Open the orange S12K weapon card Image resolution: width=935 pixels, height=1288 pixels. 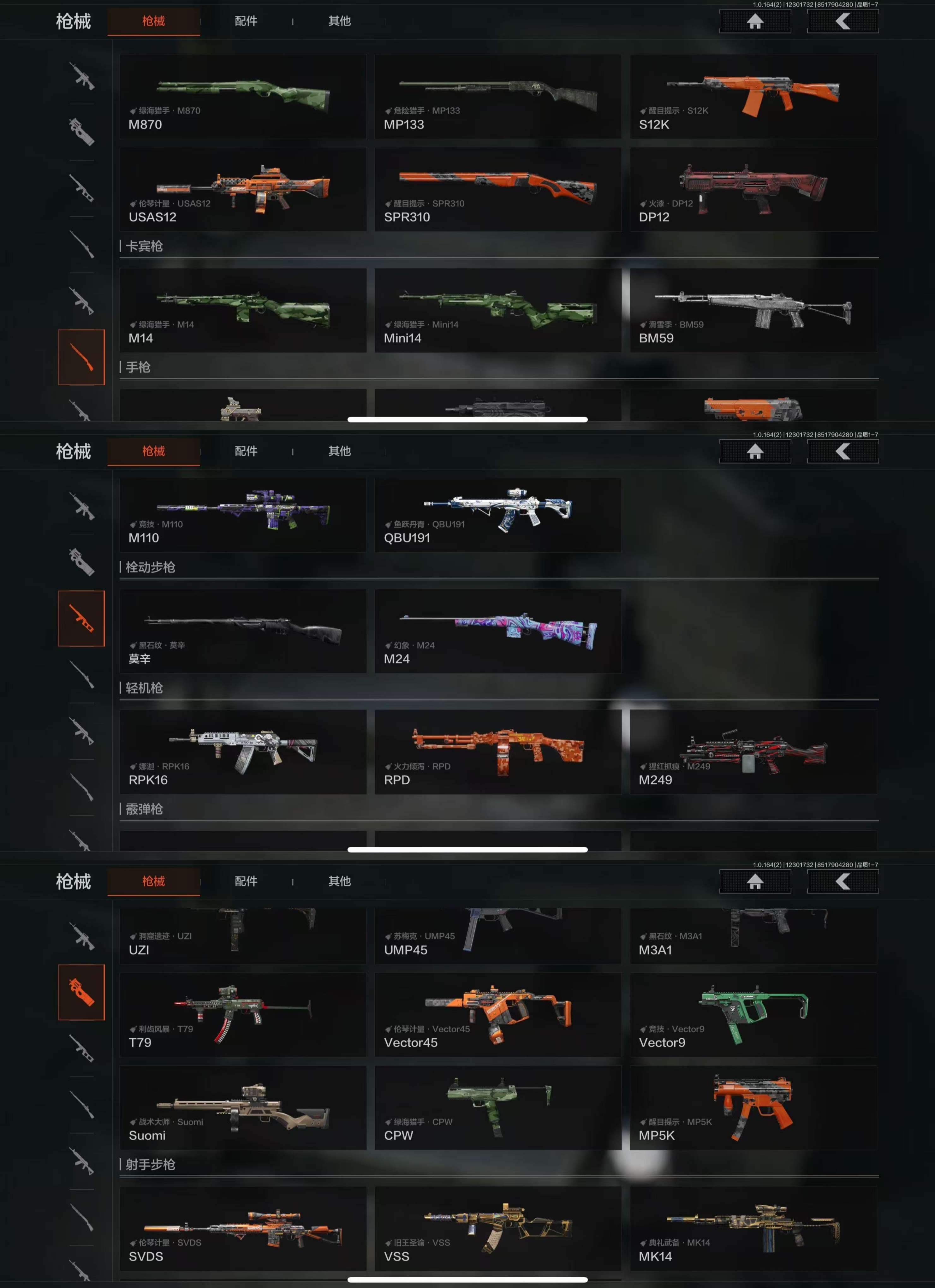[x=753, y=97]
